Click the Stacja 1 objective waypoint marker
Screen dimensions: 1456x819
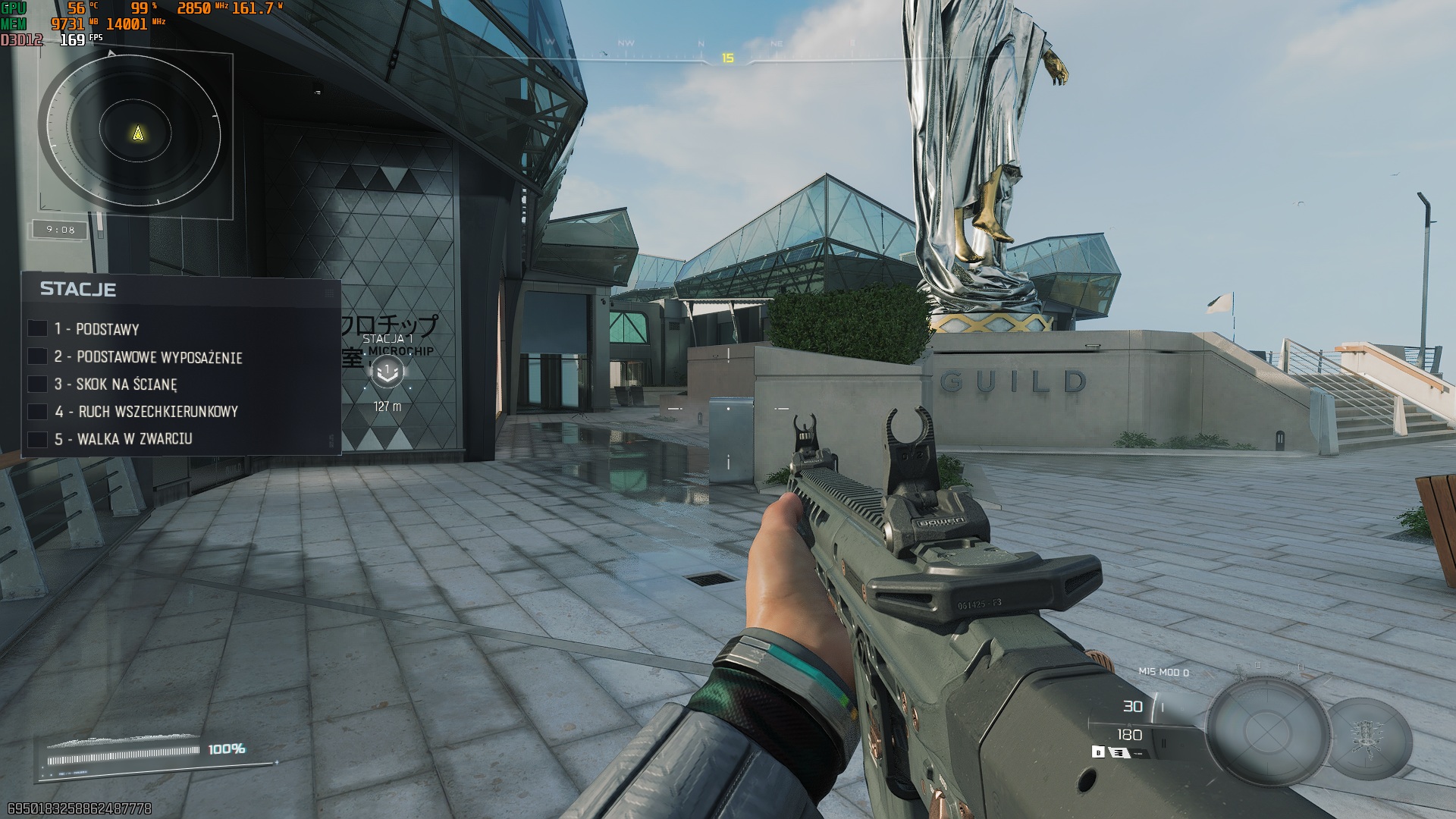[388, 371]
